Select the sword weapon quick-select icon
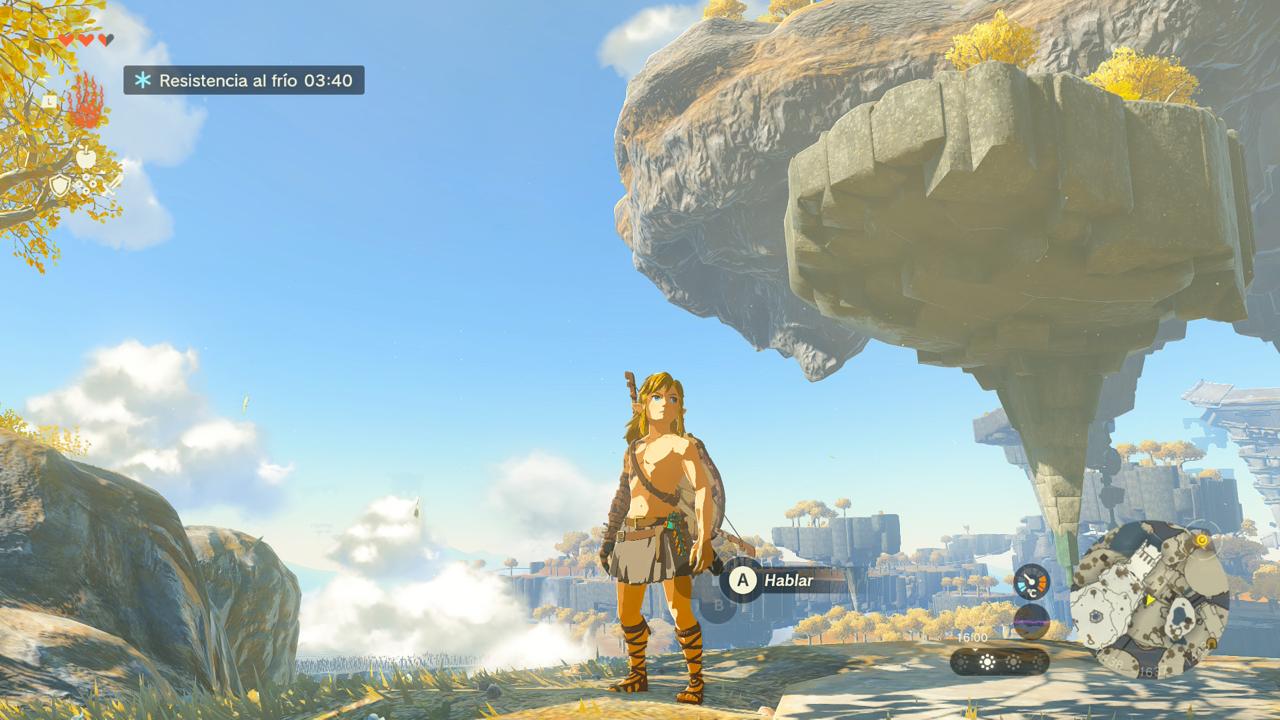 point(112,182)
